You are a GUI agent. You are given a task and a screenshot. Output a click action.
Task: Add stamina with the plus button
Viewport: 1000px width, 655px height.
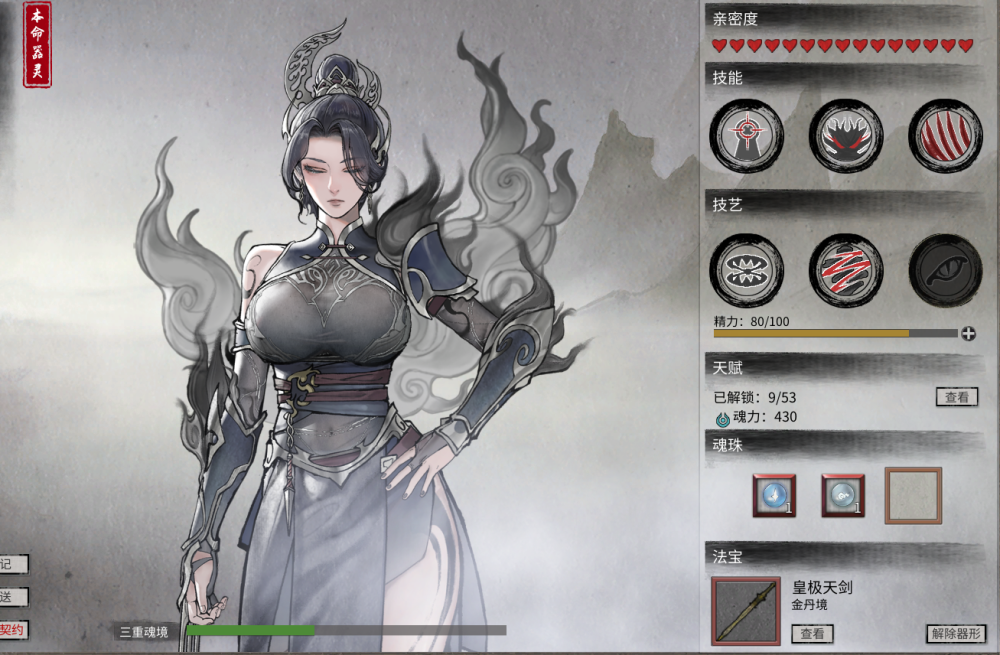[x=968, y=333]
